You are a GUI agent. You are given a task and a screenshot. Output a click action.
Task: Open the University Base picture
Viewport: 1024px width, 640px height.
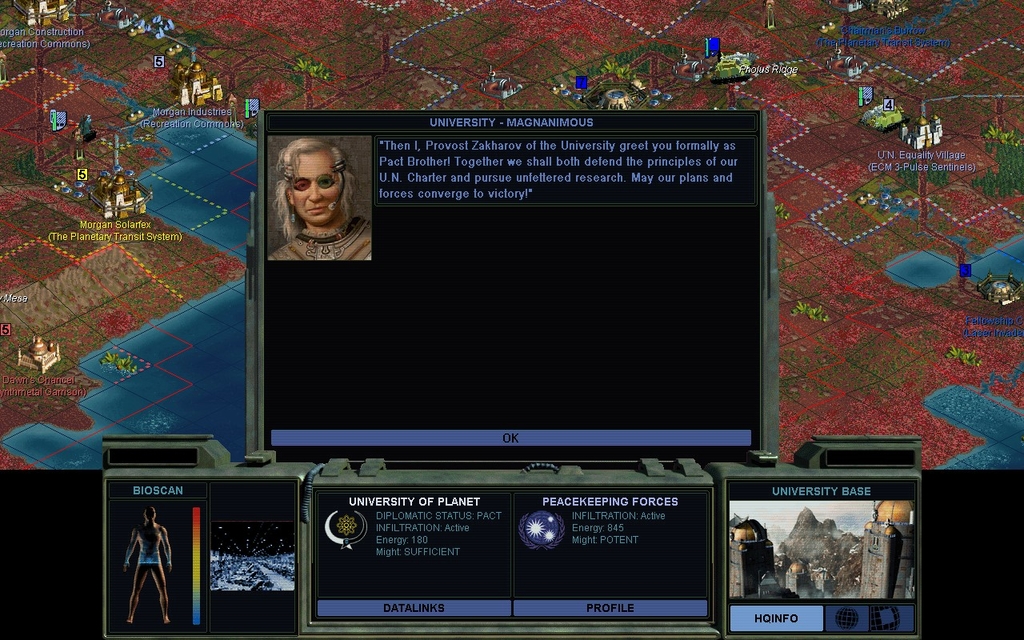821,549
